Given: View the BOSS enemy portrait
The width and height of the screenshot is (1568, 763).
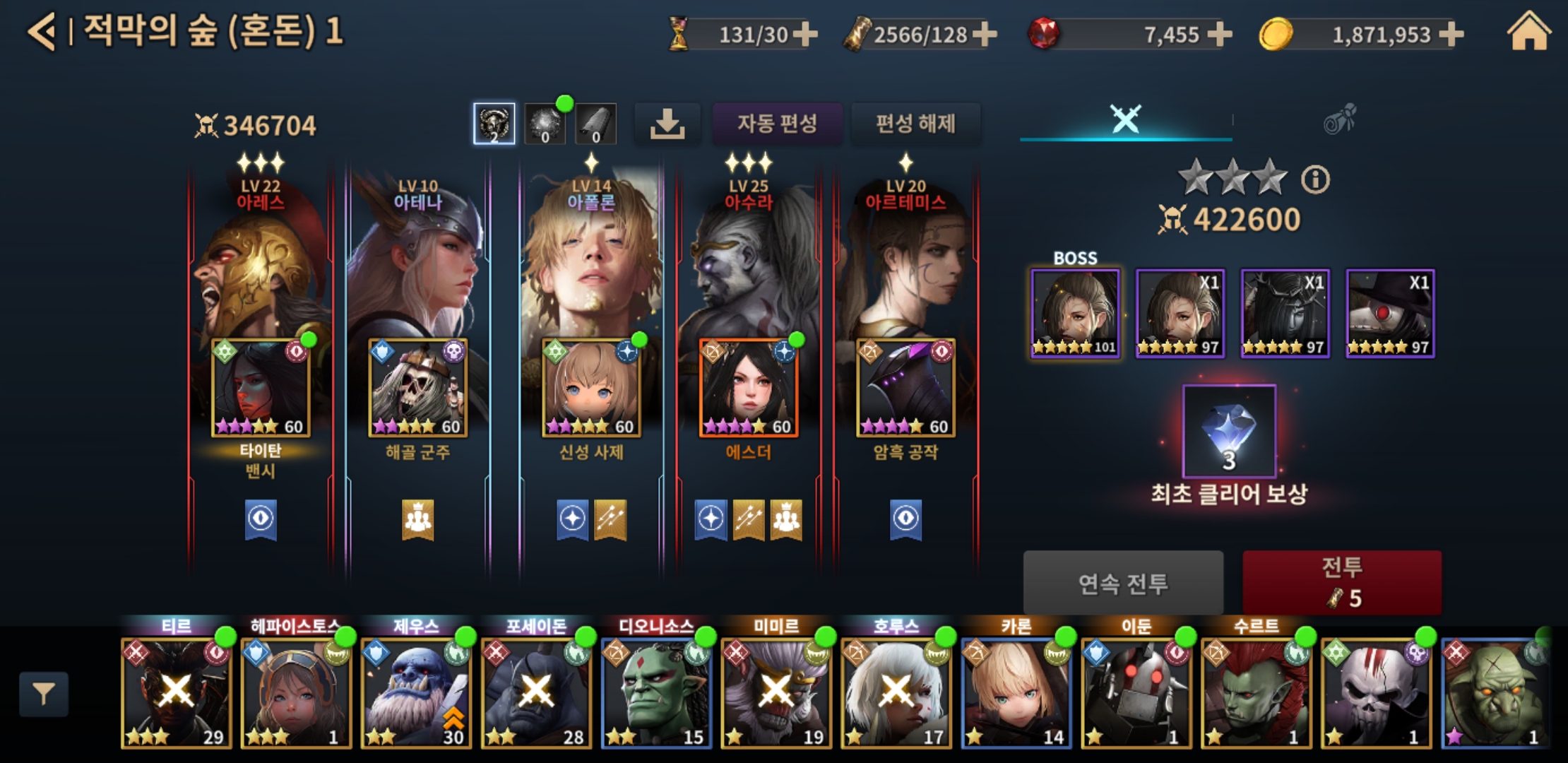Looking at the screenshot, I should click(1075, 313).
